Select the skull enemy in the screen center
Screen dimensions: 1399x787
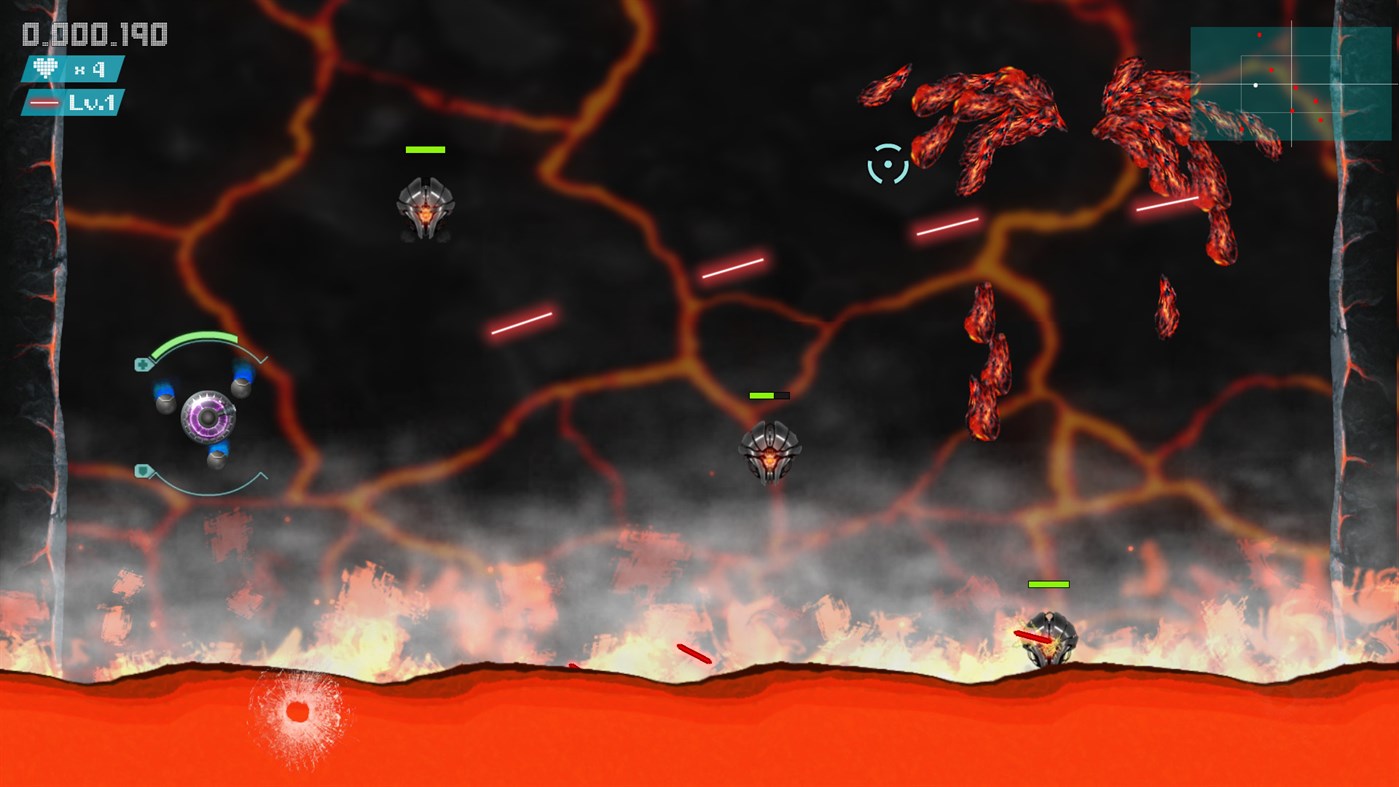coord(769,453)
